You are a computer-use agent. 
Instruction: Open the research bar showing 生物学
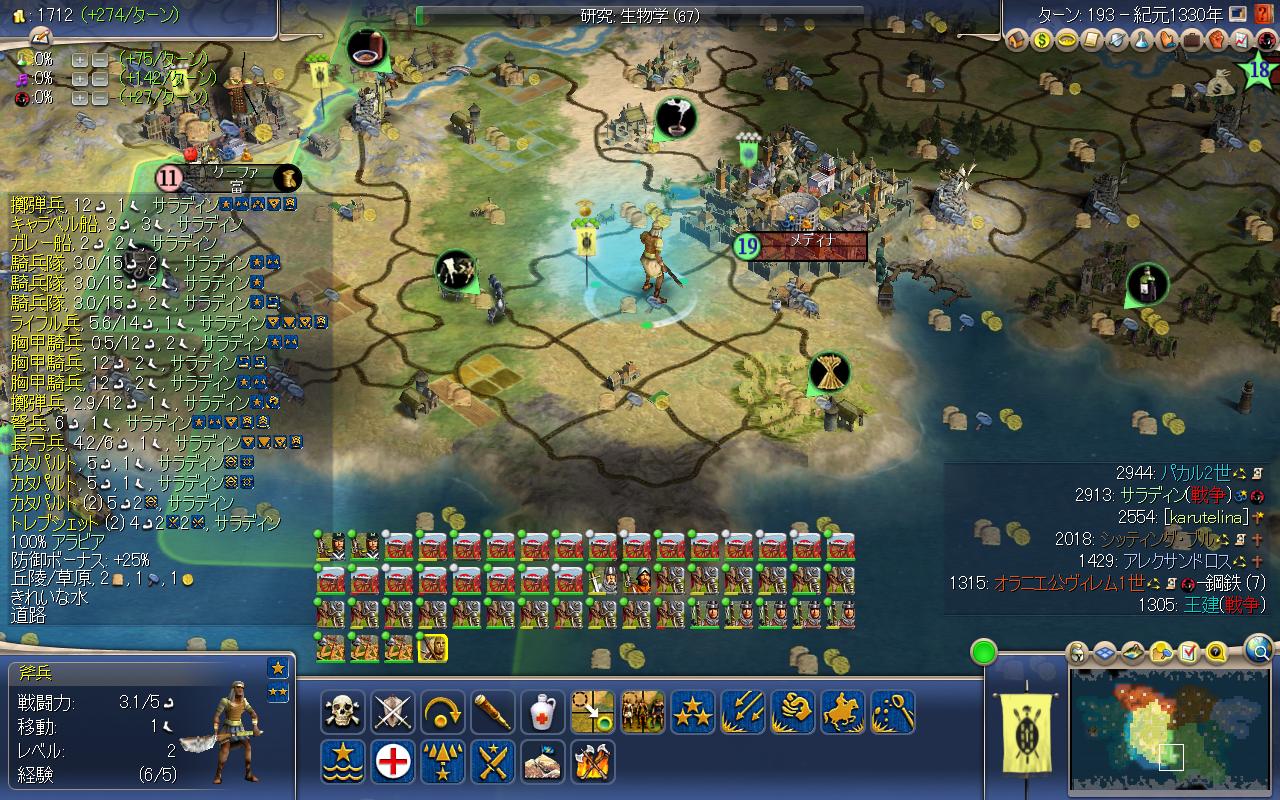coord(640,14)
